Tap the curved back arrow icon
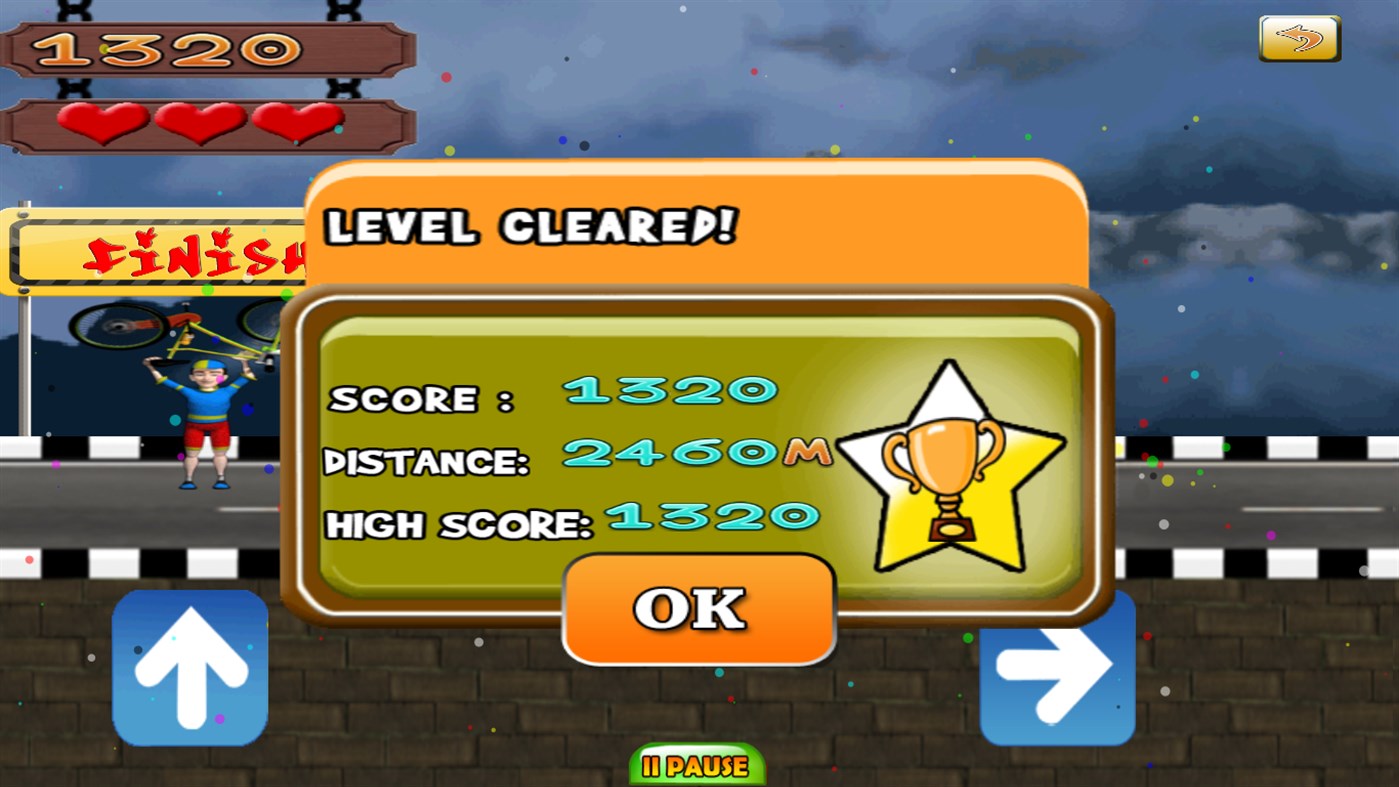The height and width of the screenshot is (787, 1399). click(x=1298, y=37)
